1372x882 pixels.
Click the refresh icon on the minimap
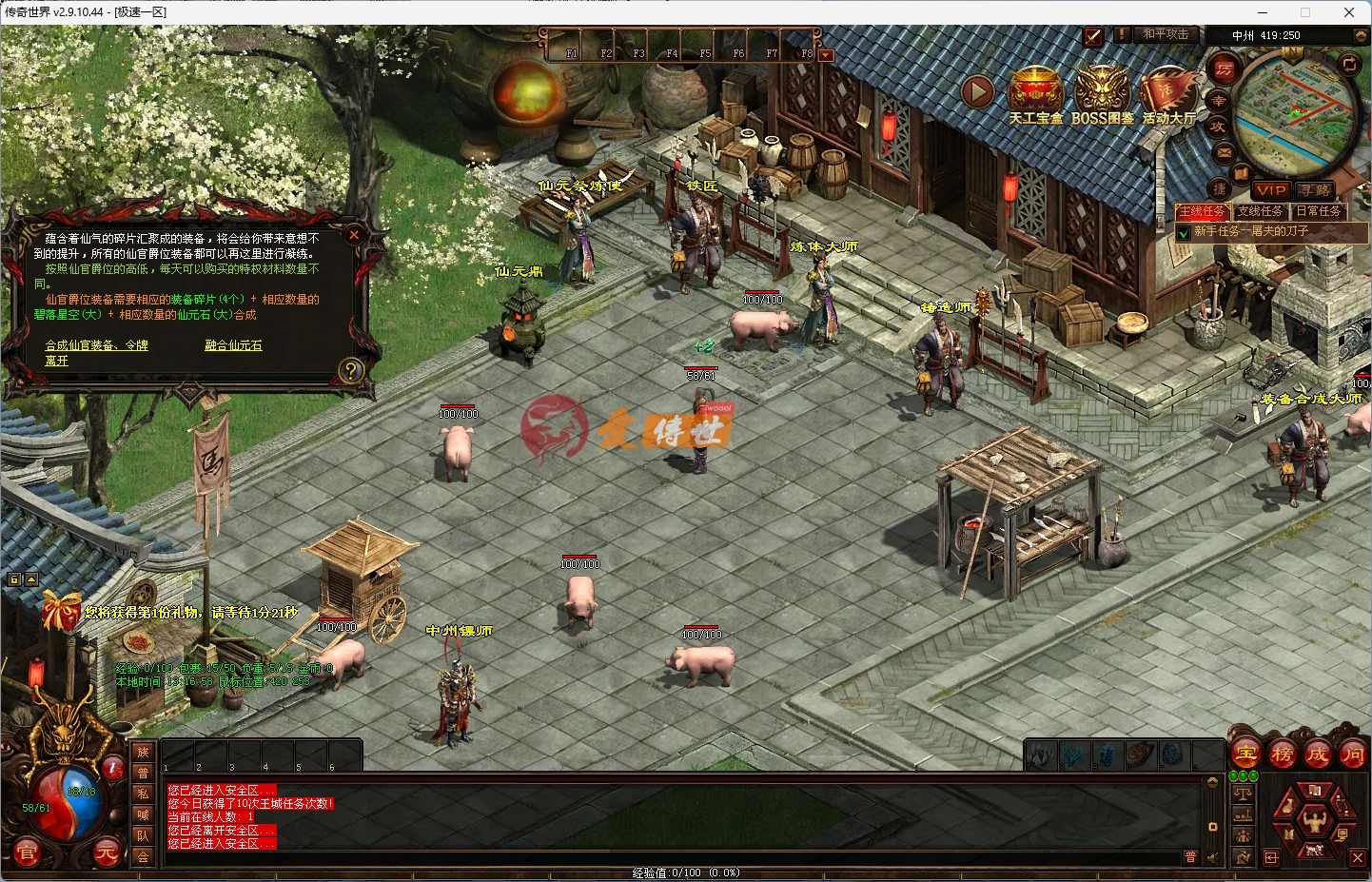click(1349, 65)
